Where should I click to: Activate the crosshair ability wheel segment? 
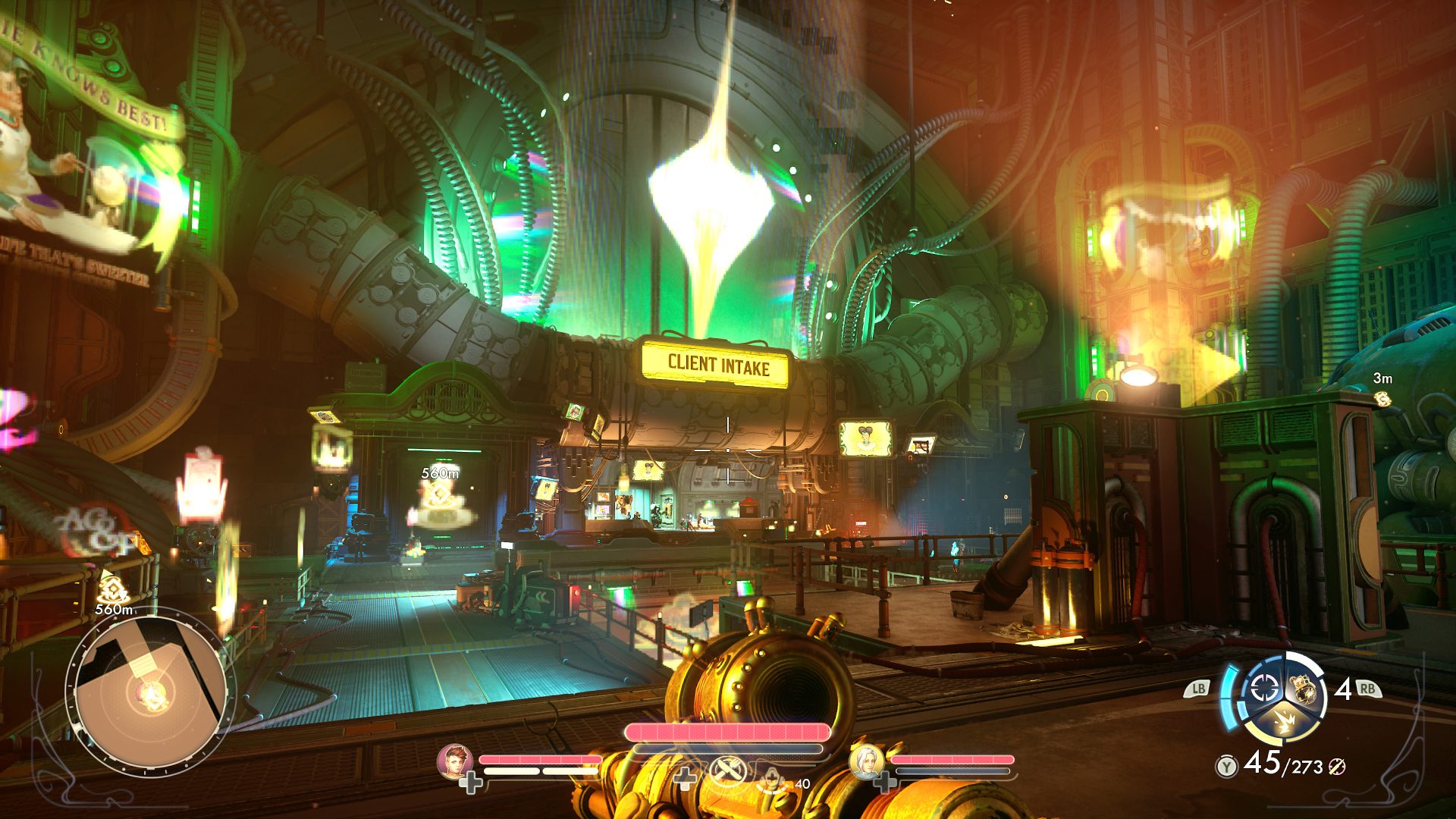click(1264, 689)
